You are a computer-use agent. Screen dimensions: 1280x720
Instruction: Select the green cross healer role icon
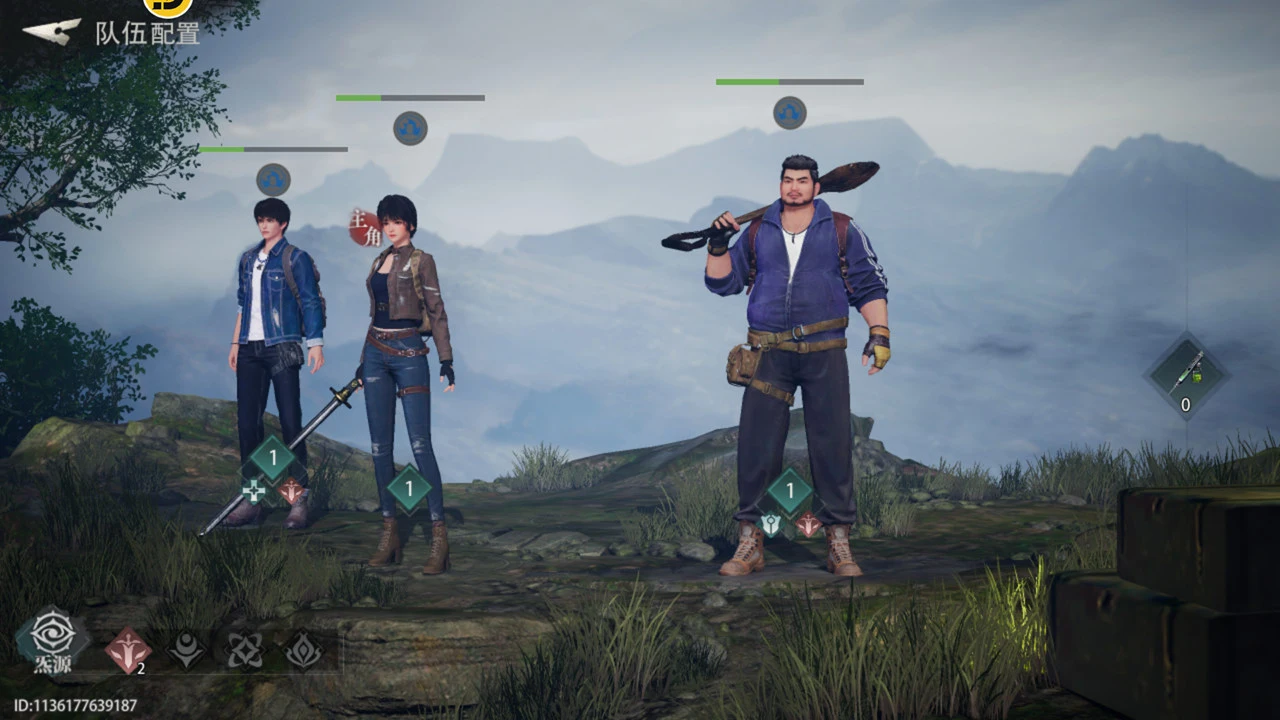tap(254, 491)
